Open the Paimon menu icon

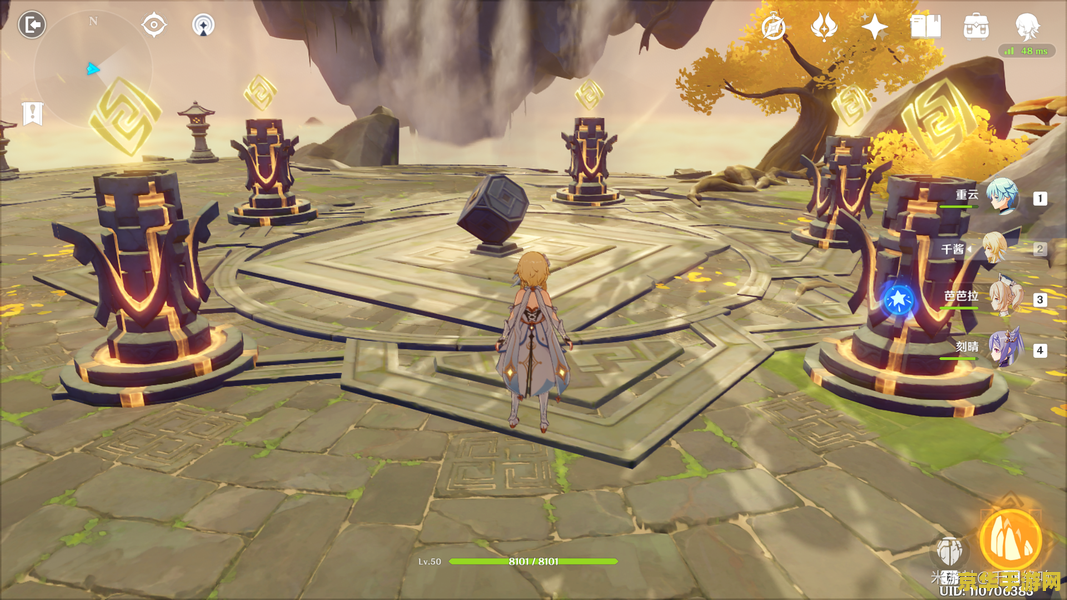coord(1027,26)
